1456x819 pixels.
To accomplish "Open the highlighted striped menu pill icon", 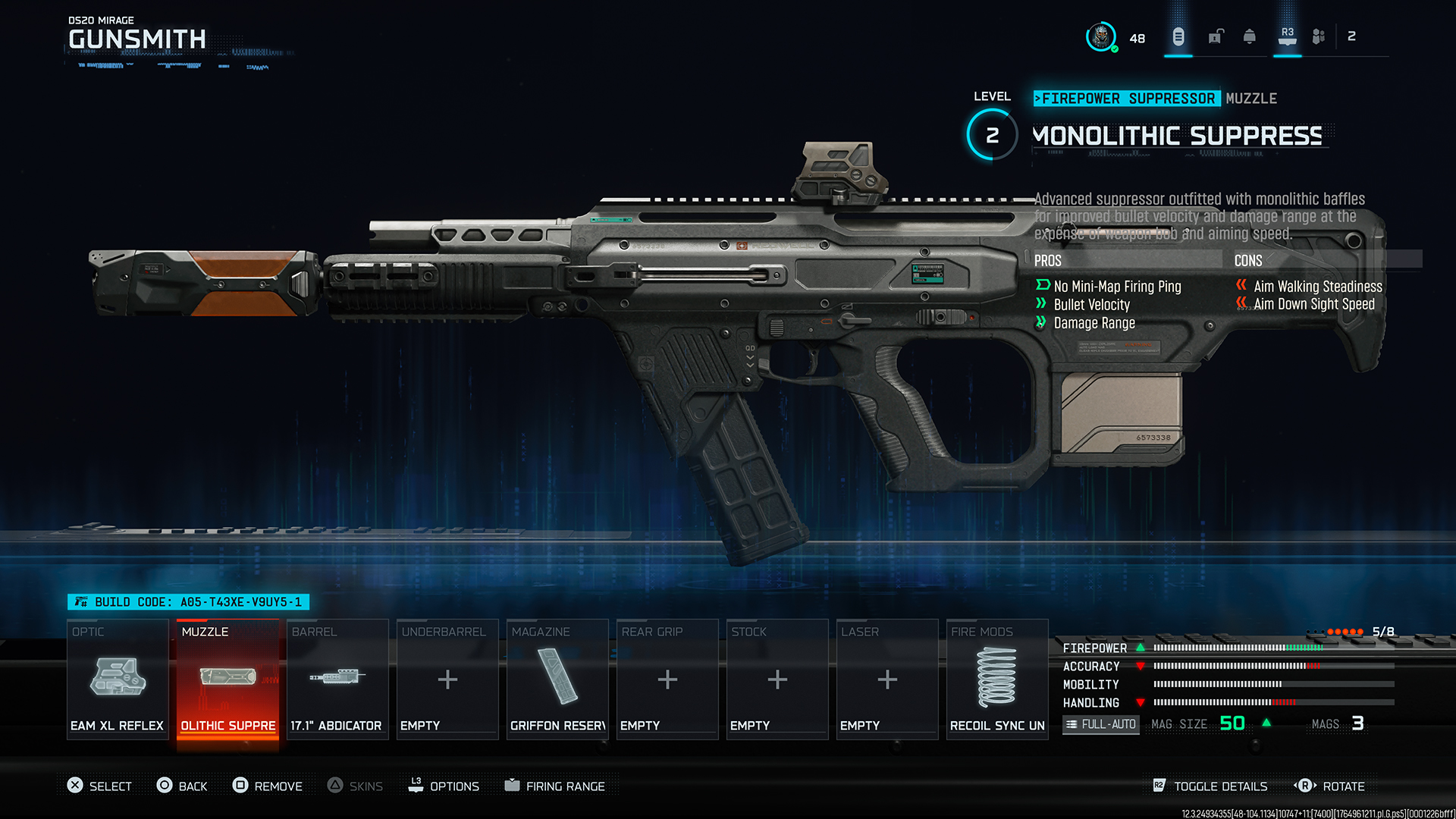I will (x=1178, y=36).
